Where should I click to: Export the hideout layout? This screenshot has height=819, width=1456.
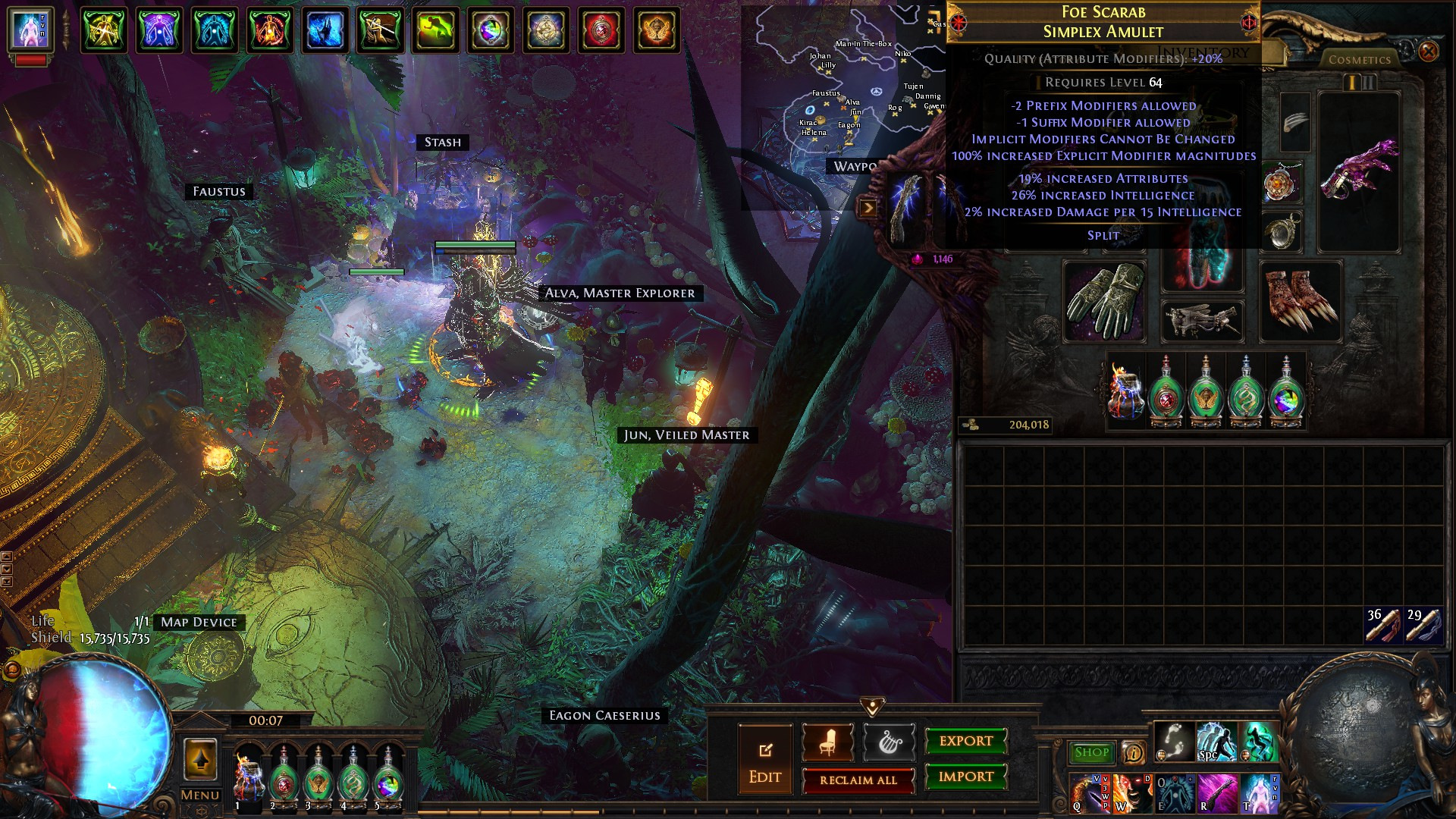click(x=965, y=741)
